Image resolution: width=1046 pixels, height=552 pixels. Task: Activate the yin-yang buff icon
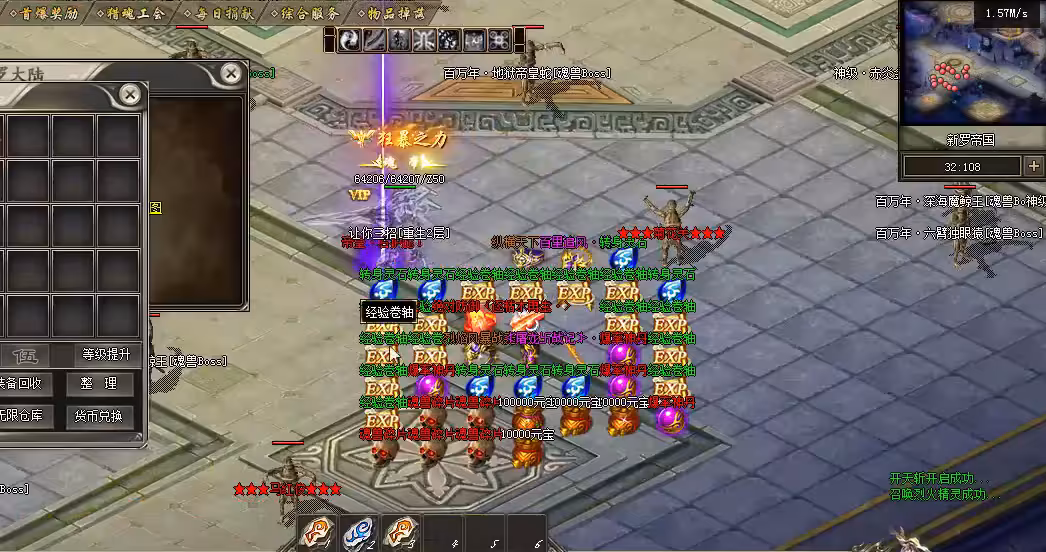350,40
